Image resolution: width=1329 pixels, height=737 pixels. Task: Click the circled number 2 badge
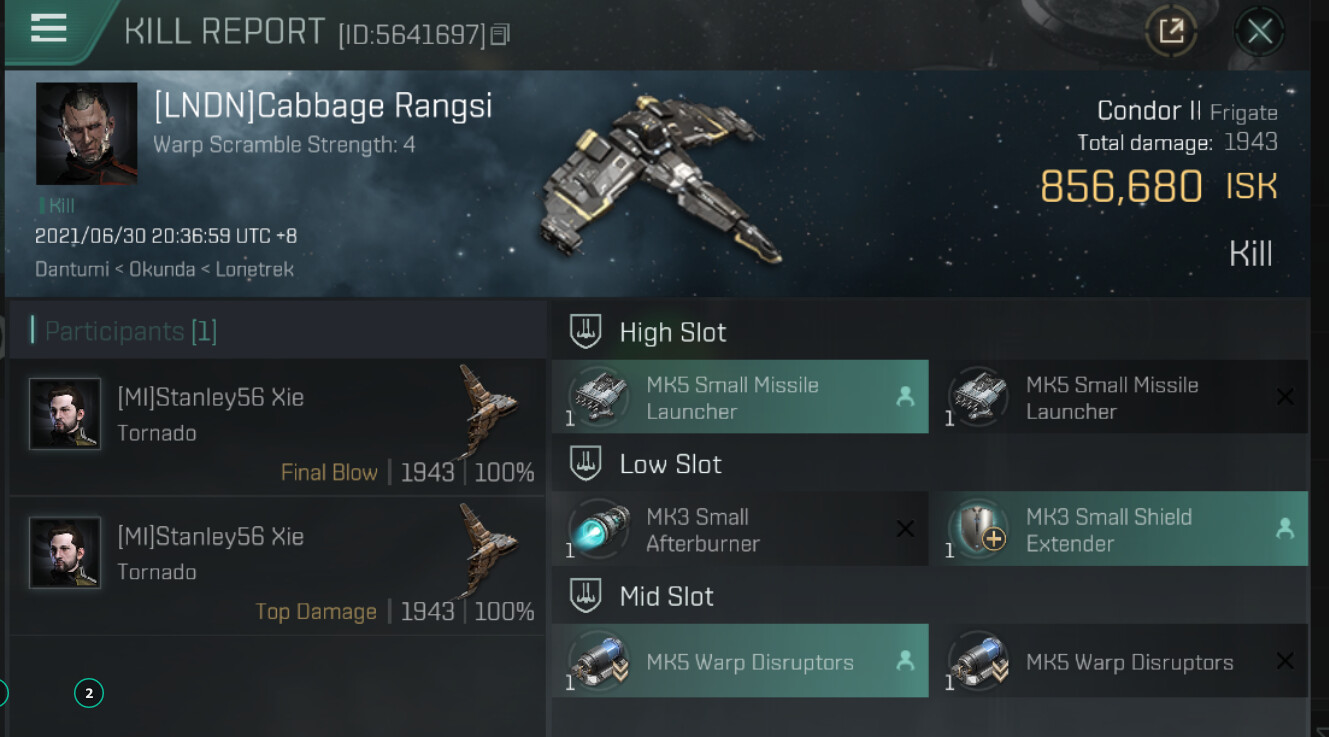click(89, 692)
